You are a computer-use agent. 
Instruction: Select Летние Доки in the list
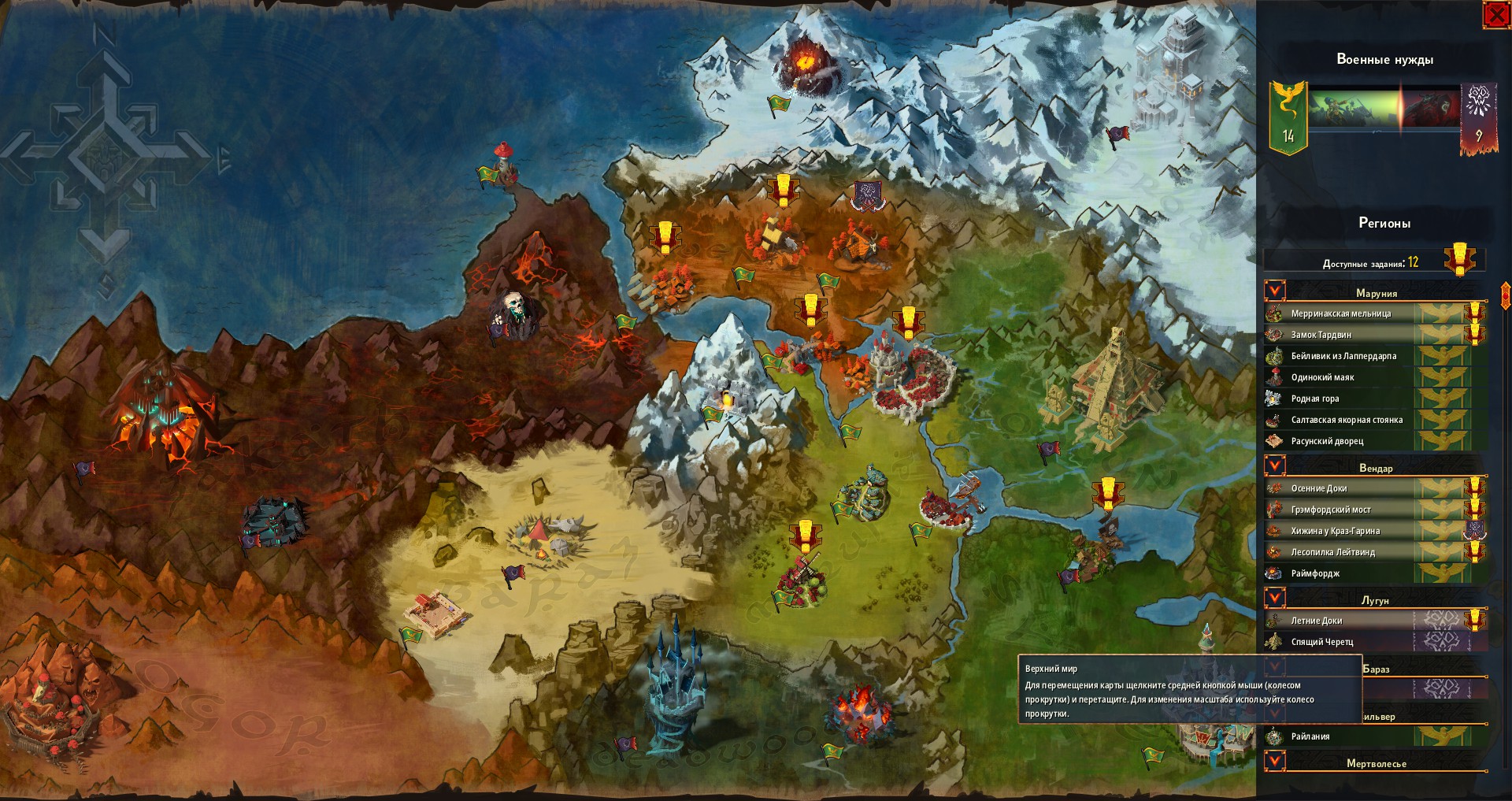pos(1316,621)
